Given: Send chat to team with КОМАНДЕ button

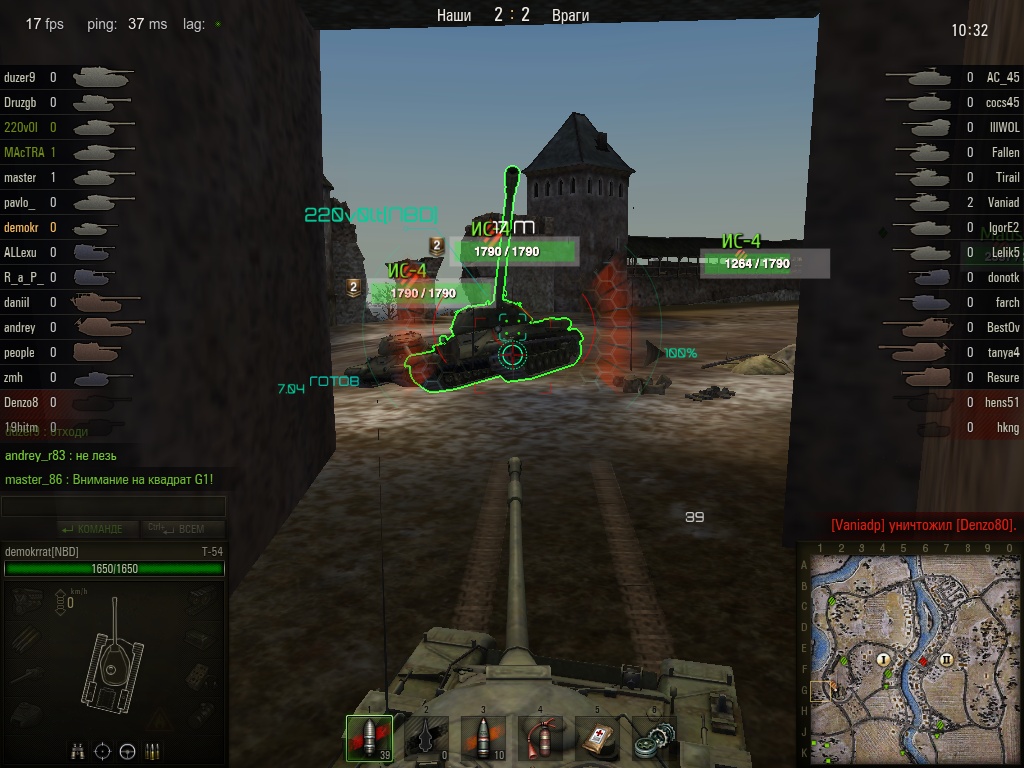Looking at the screenshot, I should click(92, 529).
